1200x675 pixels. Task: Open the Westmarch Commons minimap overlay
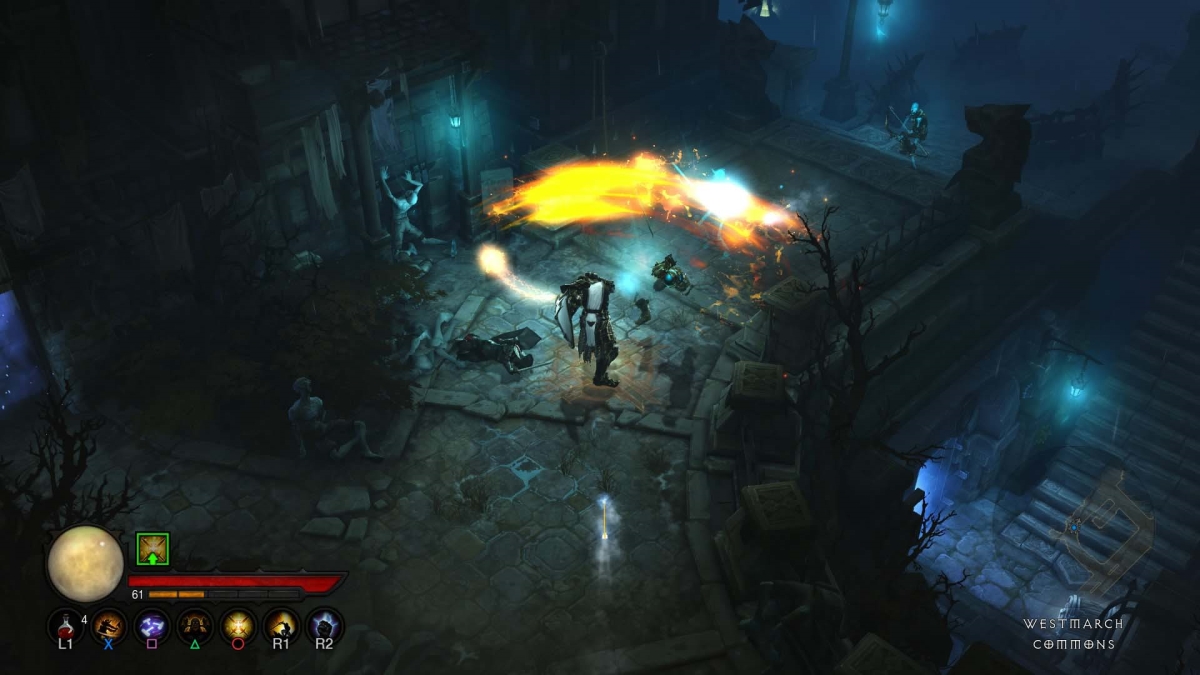(1105, 530)
